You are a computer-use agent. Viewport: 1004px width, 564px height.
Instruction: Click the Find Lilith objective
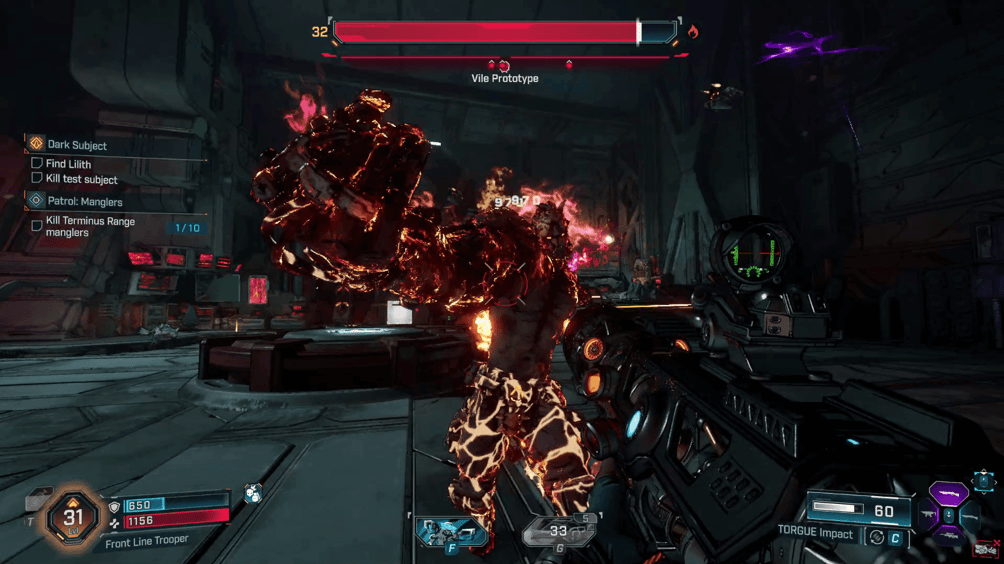(68, 164)
